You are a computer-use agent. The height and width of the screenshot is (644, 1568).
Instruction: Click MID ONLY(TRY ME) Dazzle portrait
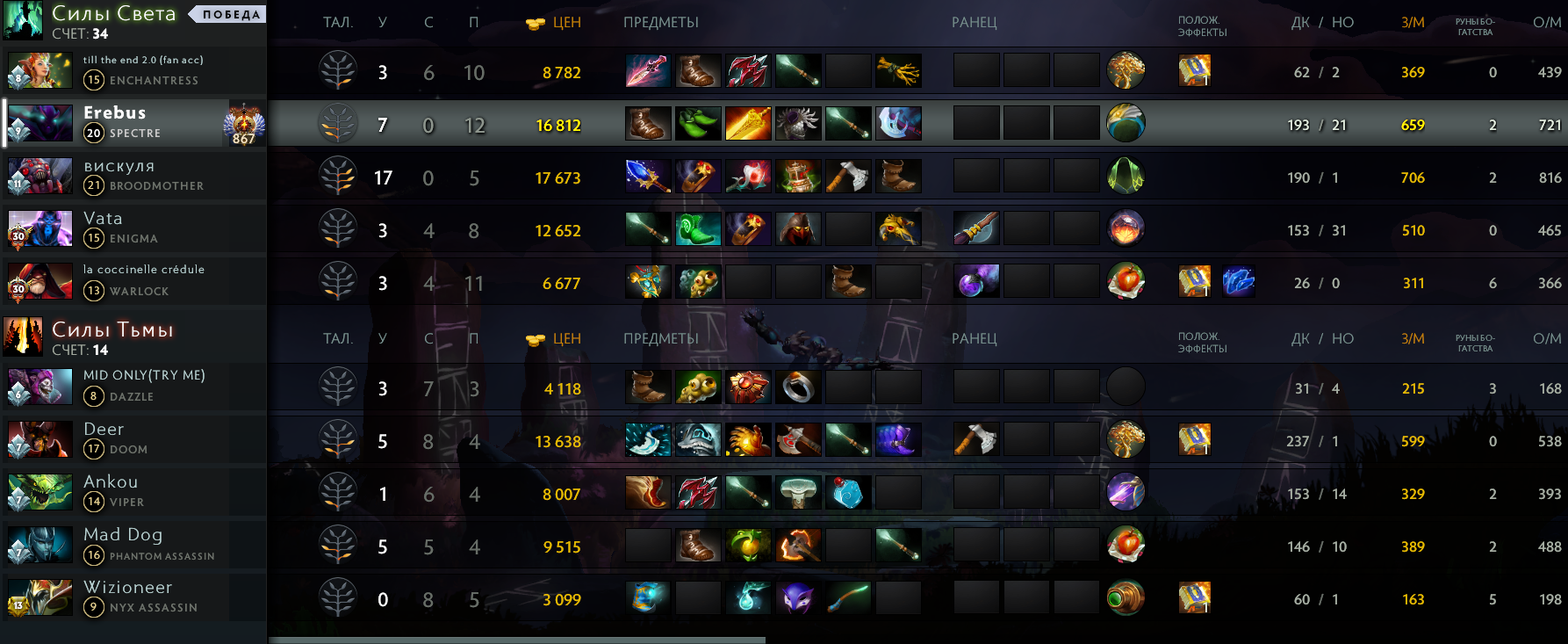40,387
